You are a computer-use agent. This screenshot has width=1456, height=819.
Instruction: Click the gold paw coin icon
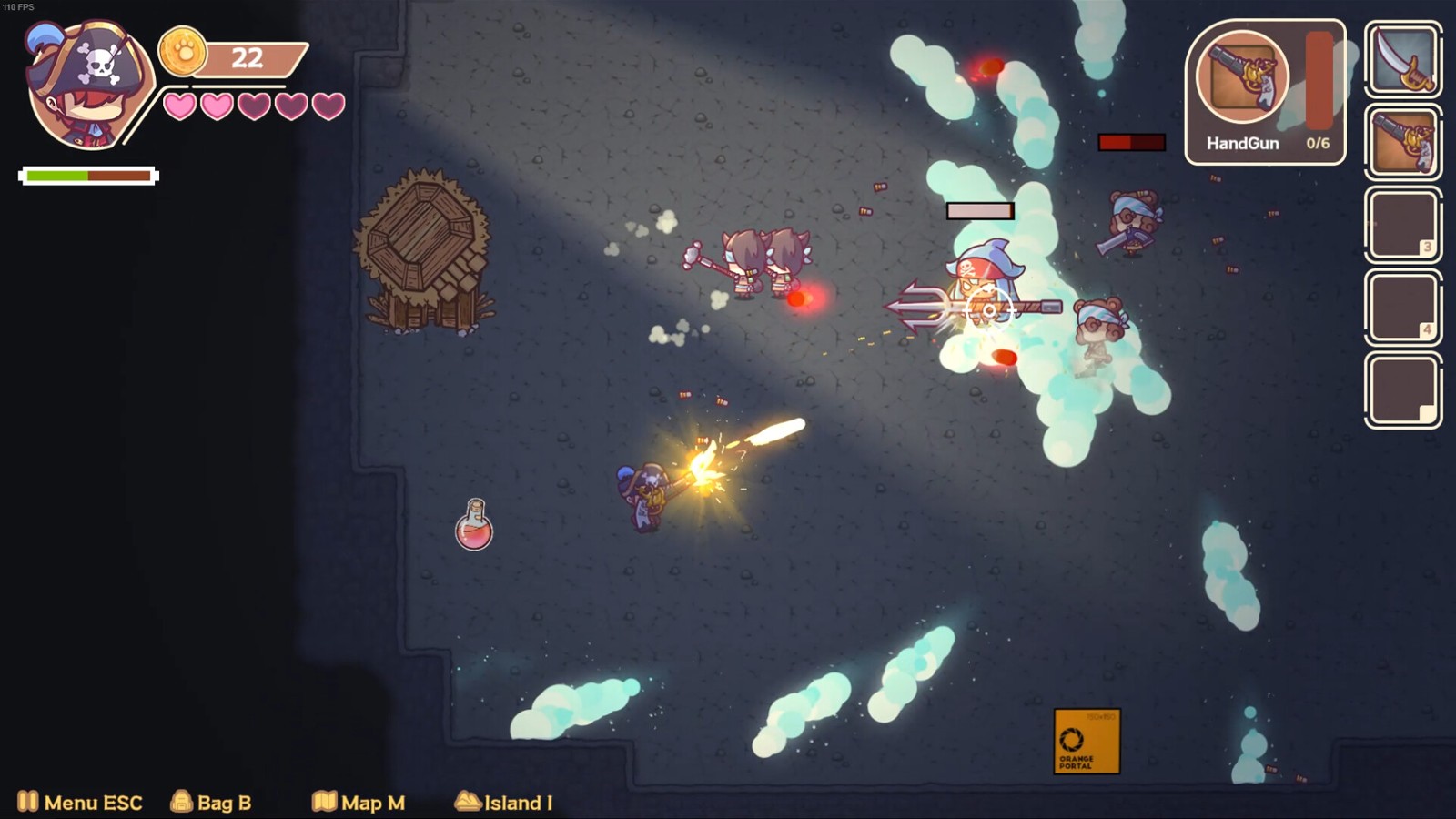(182, 52)
